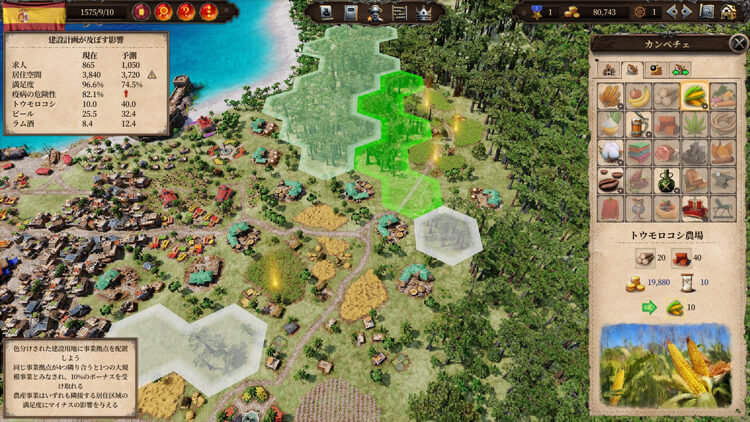The height and width of the screenshot is (422, 750).
Task: Open the pirate skull menu icon
Action: 376,12
